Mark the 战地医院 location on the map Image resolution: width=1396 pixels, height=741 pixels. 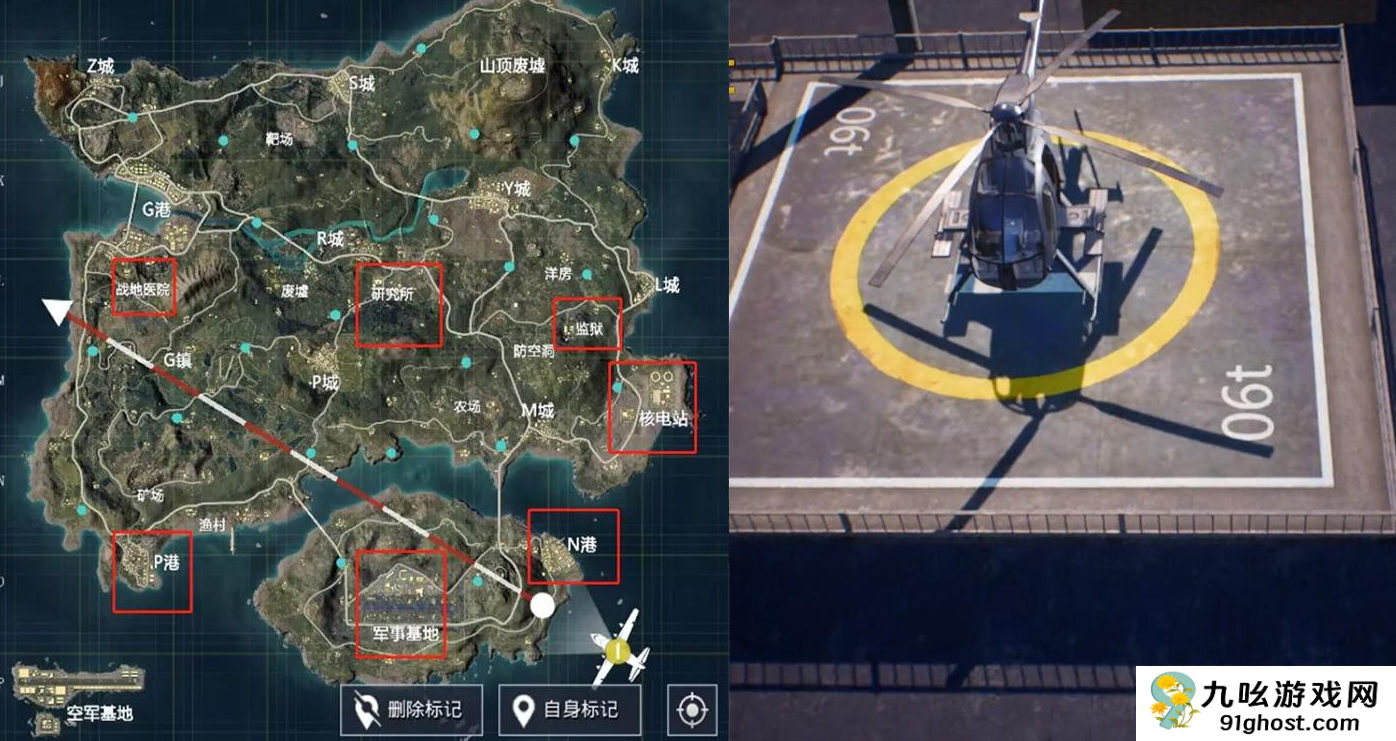(x=143, y=288)
